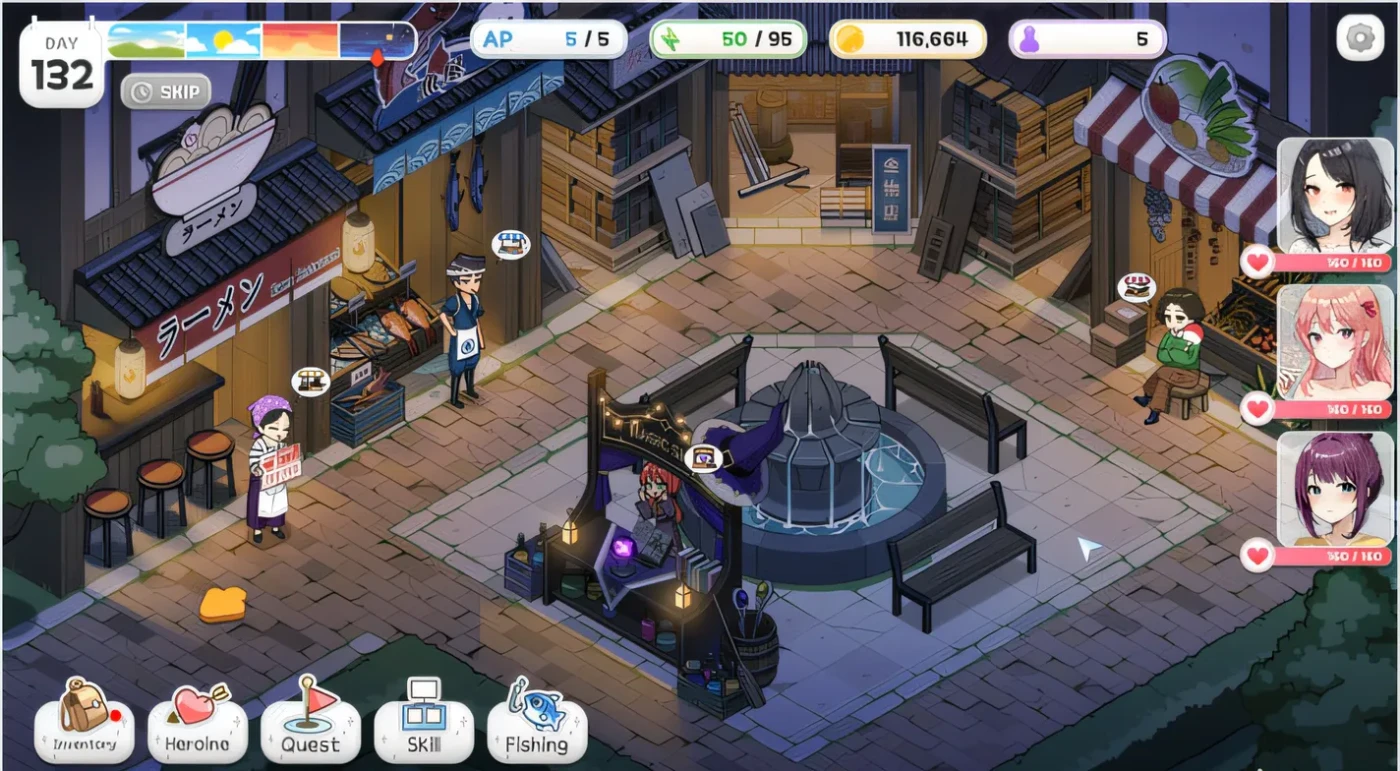Skip the current time of day
Image resolution: width=1400 pixels, height=771 pixels.
166,91
